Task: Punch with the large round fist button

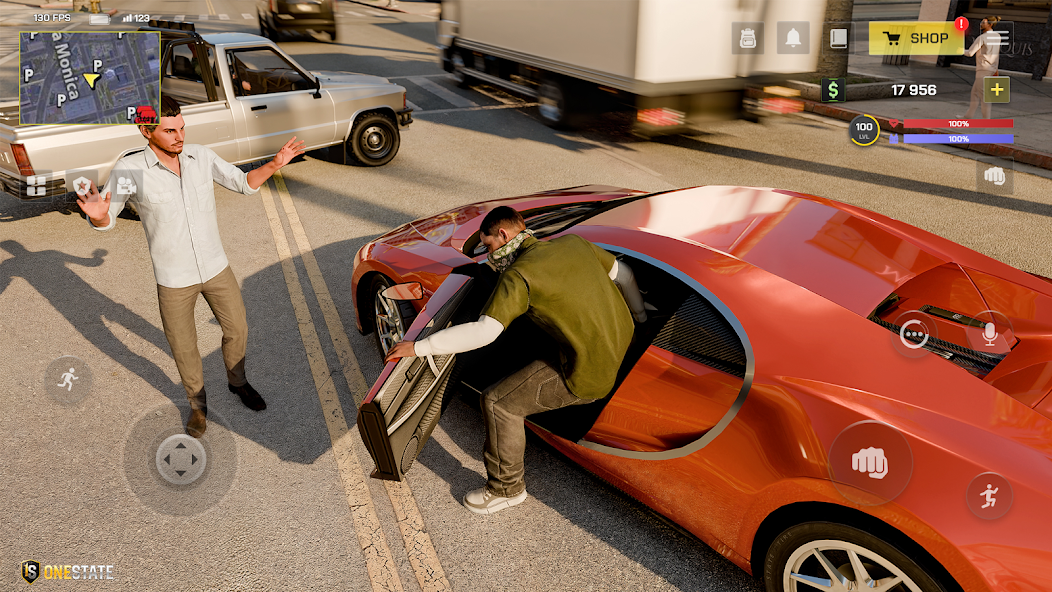Action: [x=869, y=462]
